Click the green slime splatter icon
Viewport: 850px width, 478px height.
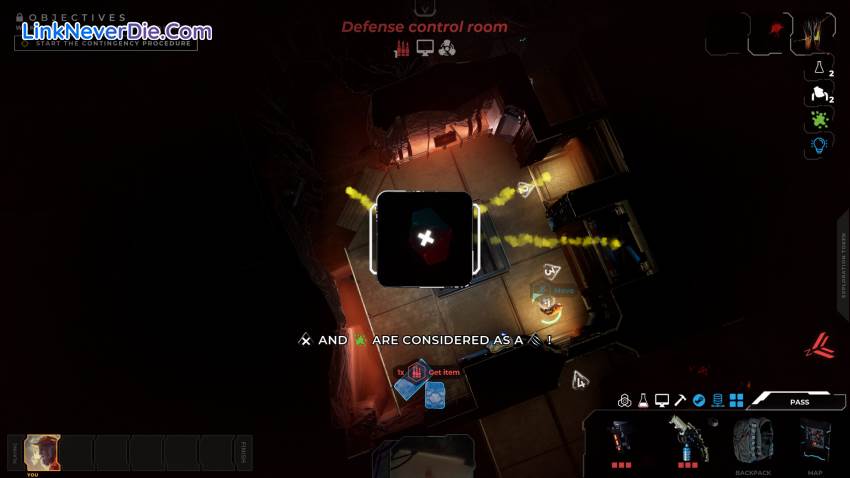tap(819, 120)
